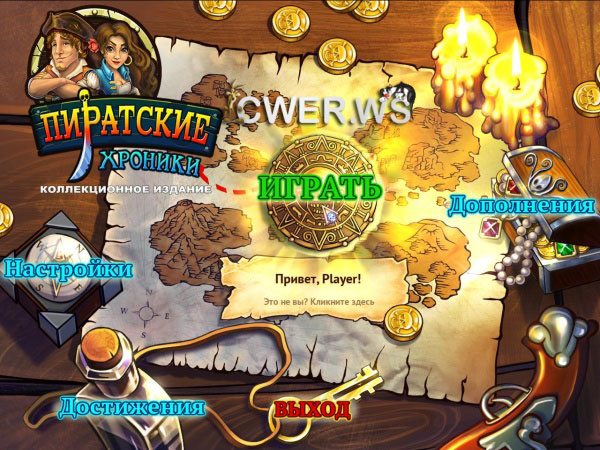Open the Настройки settings menu
The height and width of the screenshot is (450, 600).
[x=69, y=269]
